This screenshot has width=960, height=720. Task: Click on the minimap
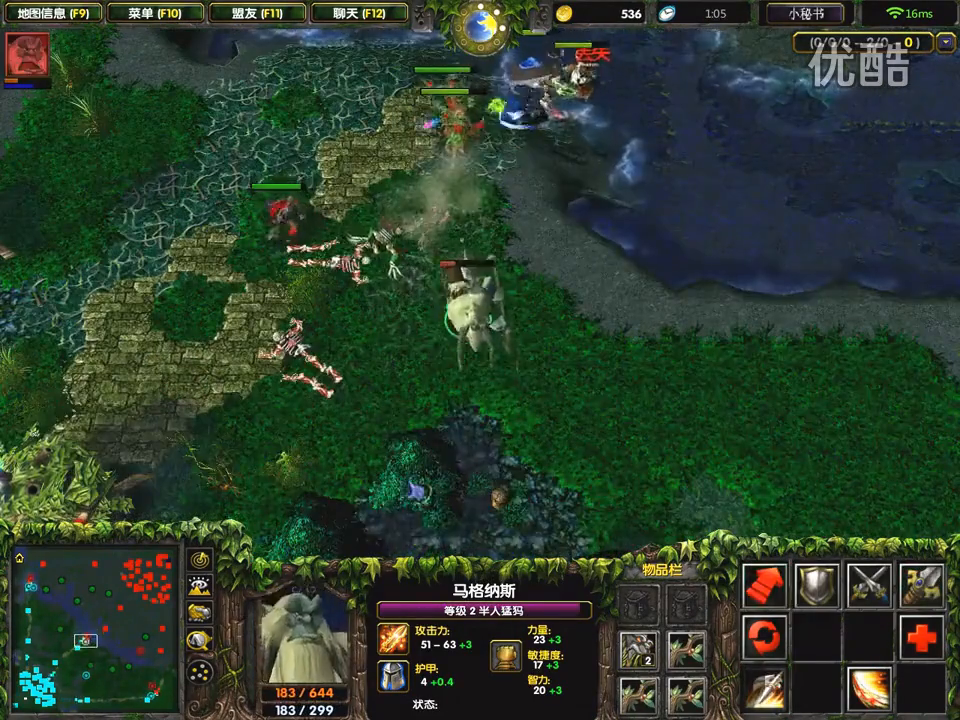coord(95,627)
